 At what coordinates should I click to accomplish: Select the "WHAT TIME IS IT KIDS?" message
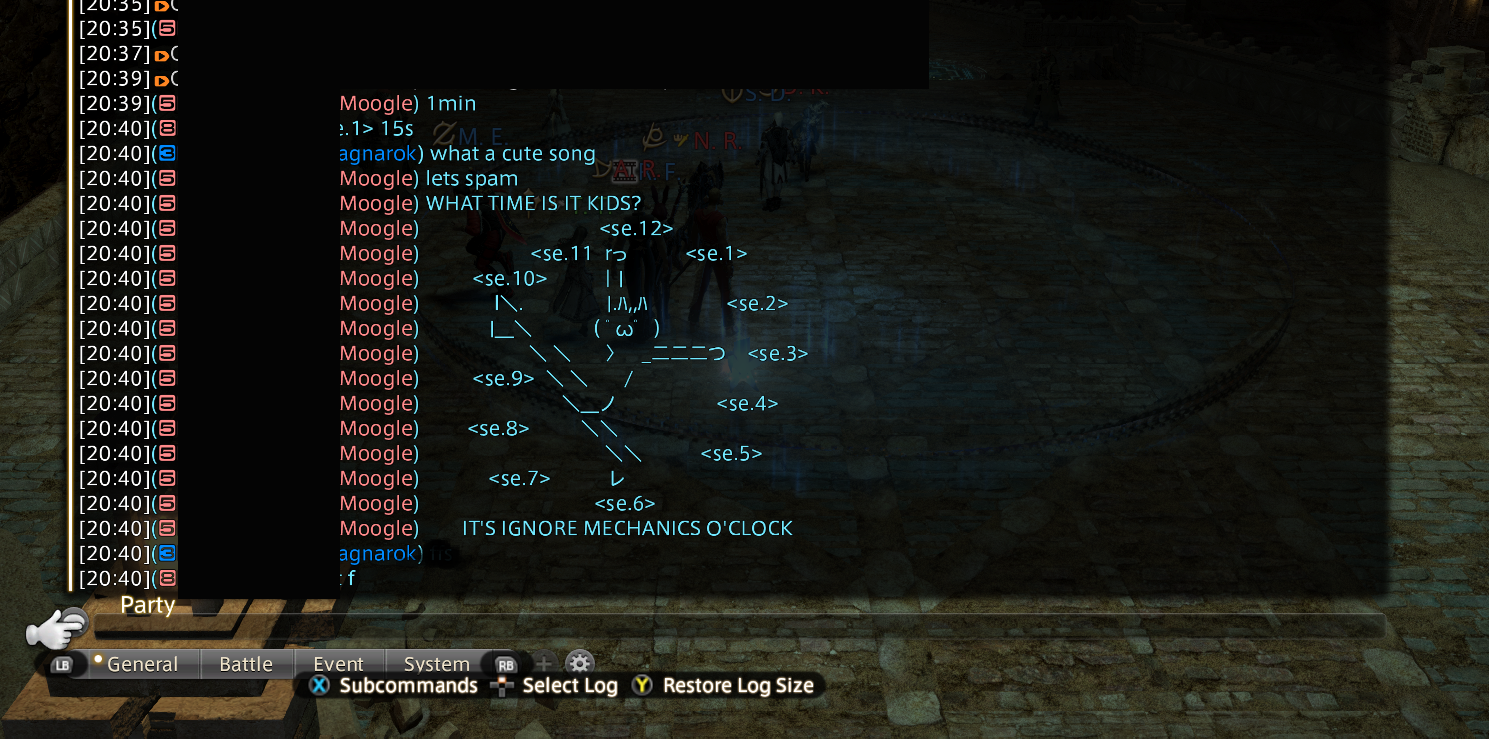click(x=533, y=204)
